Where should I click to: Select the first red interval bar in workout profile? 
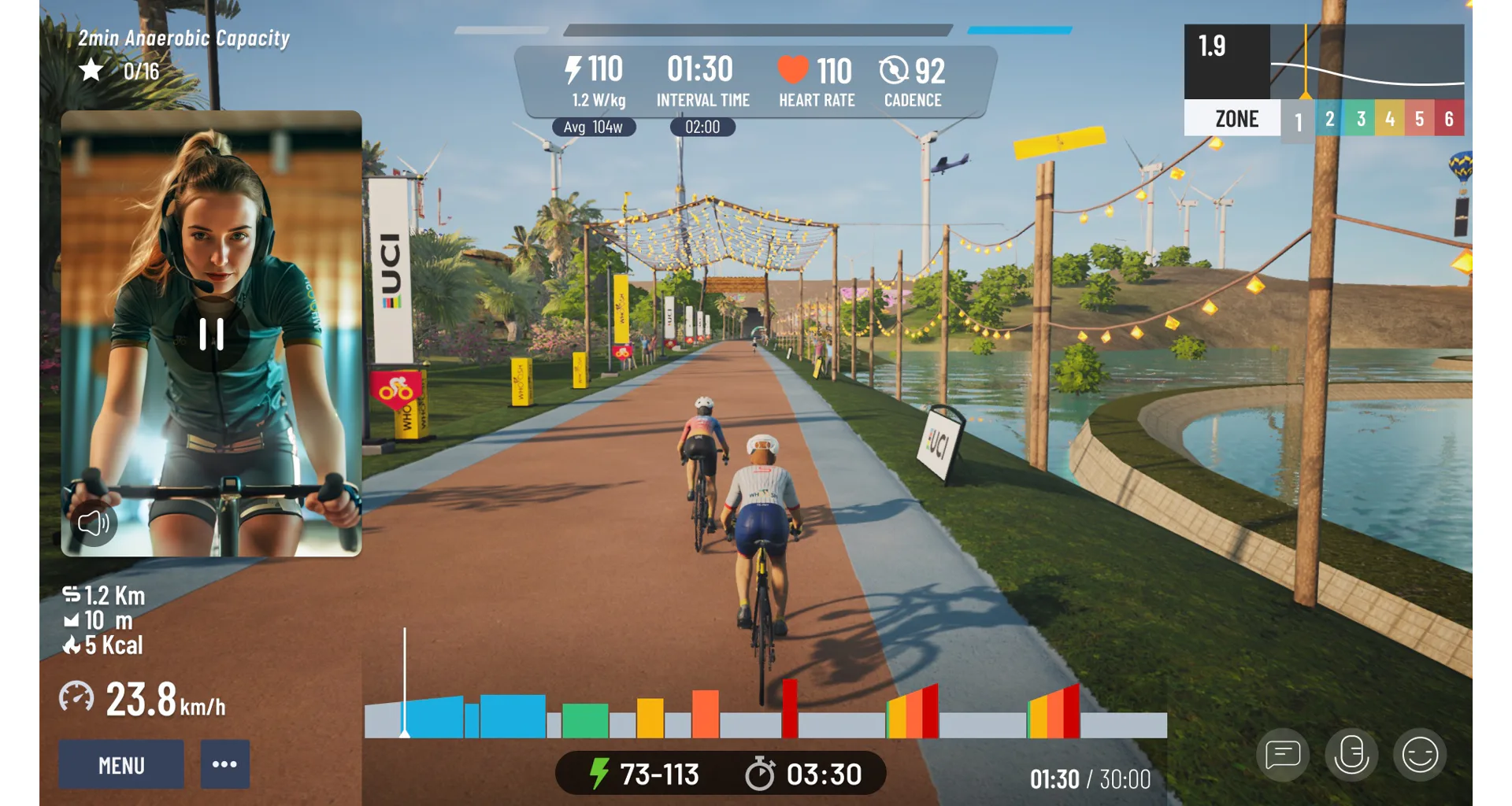[790, 708]
